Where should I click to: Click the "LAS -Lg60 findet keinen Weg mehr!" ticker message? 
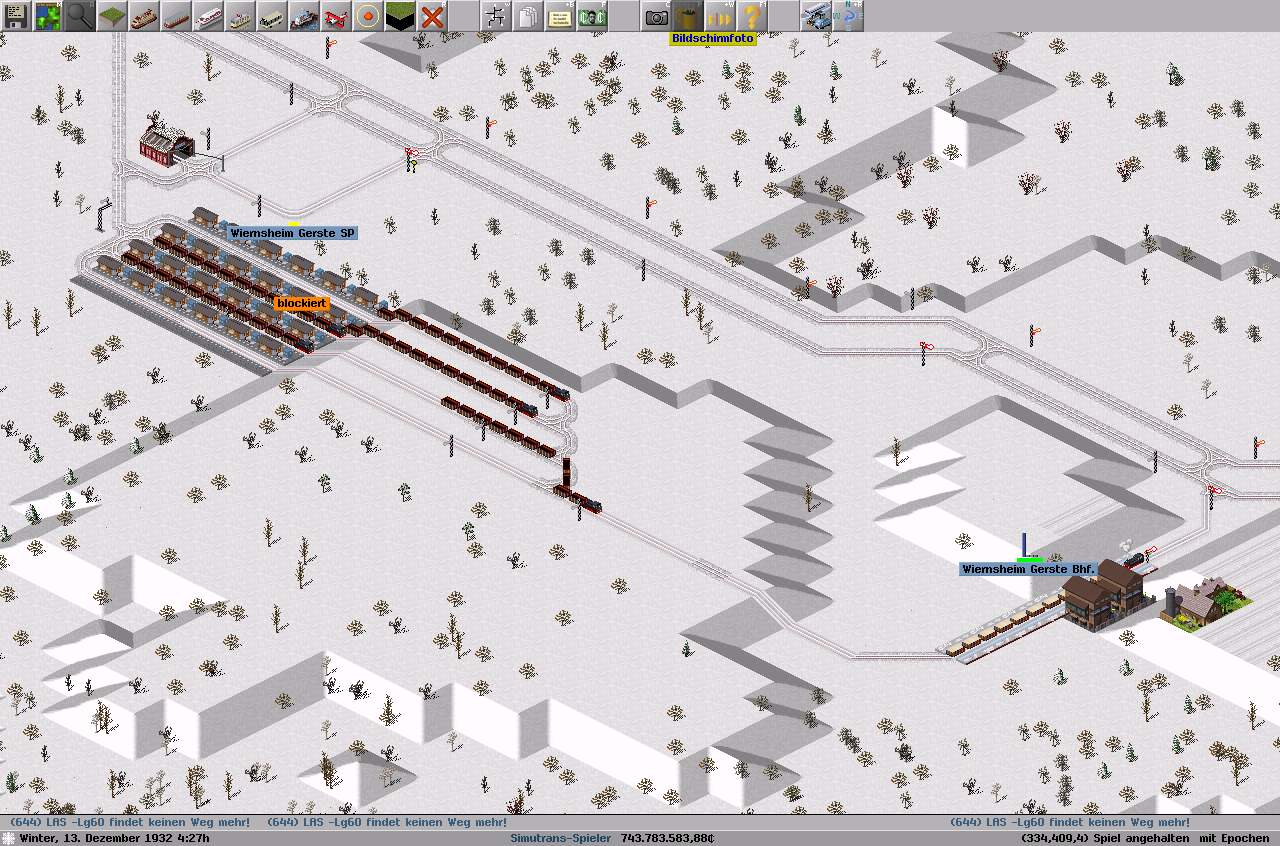(x=130, y=822)
